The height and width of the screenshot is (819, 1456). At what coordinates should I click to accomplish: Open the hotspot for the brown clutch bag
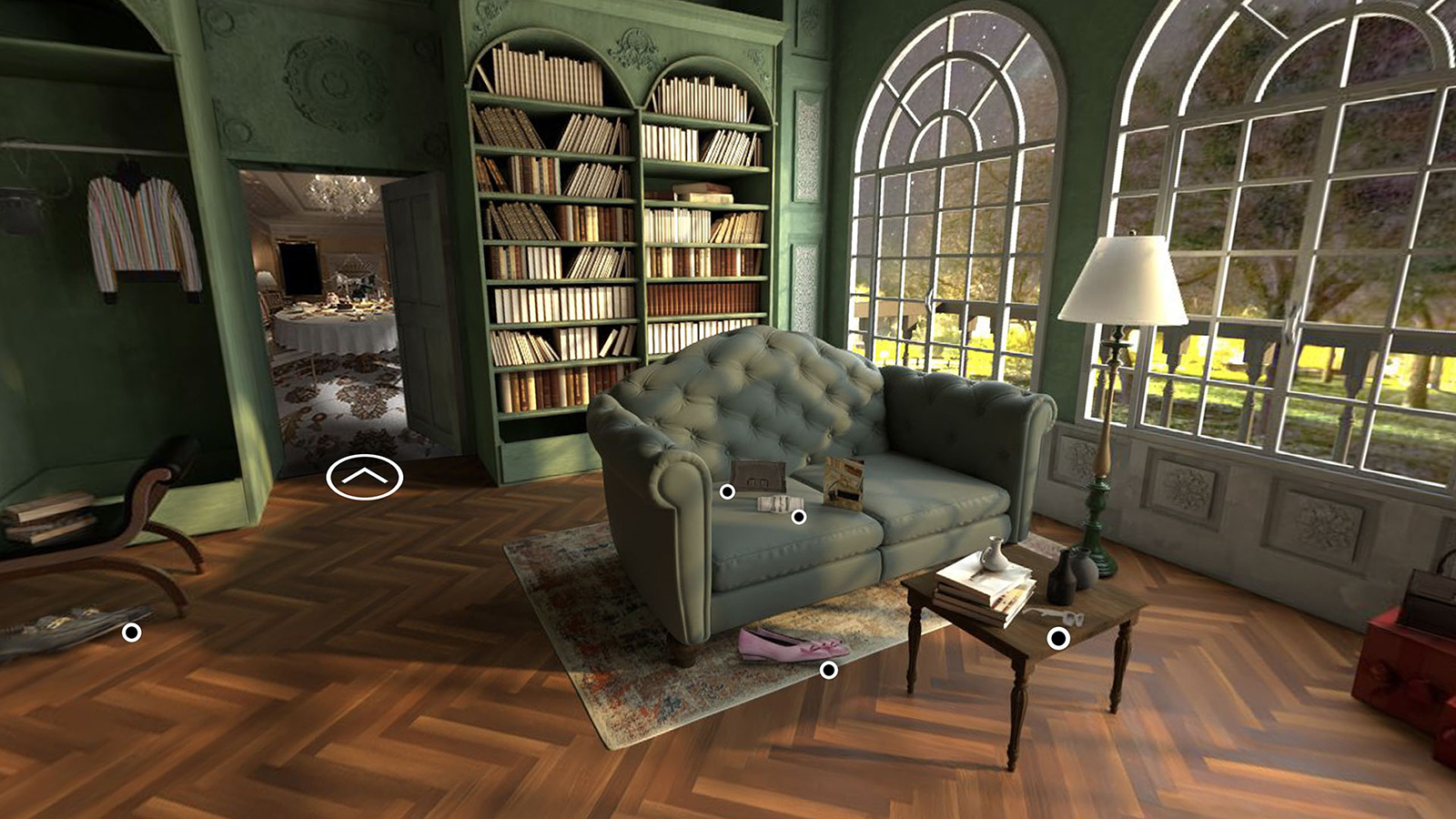click(x=727, y=491)
